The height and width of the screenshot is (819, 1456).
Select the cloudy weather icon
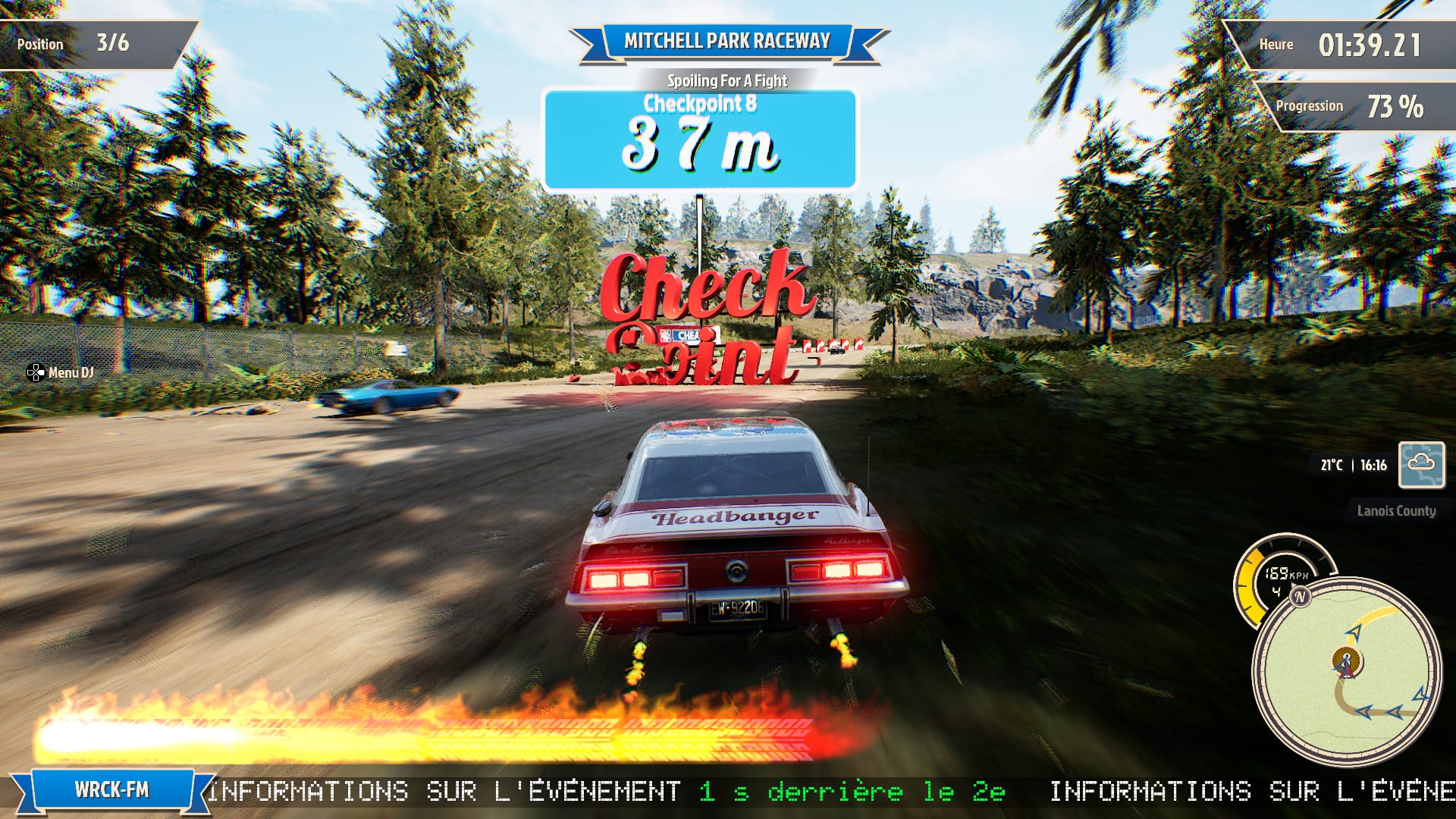coord(1421,464)
